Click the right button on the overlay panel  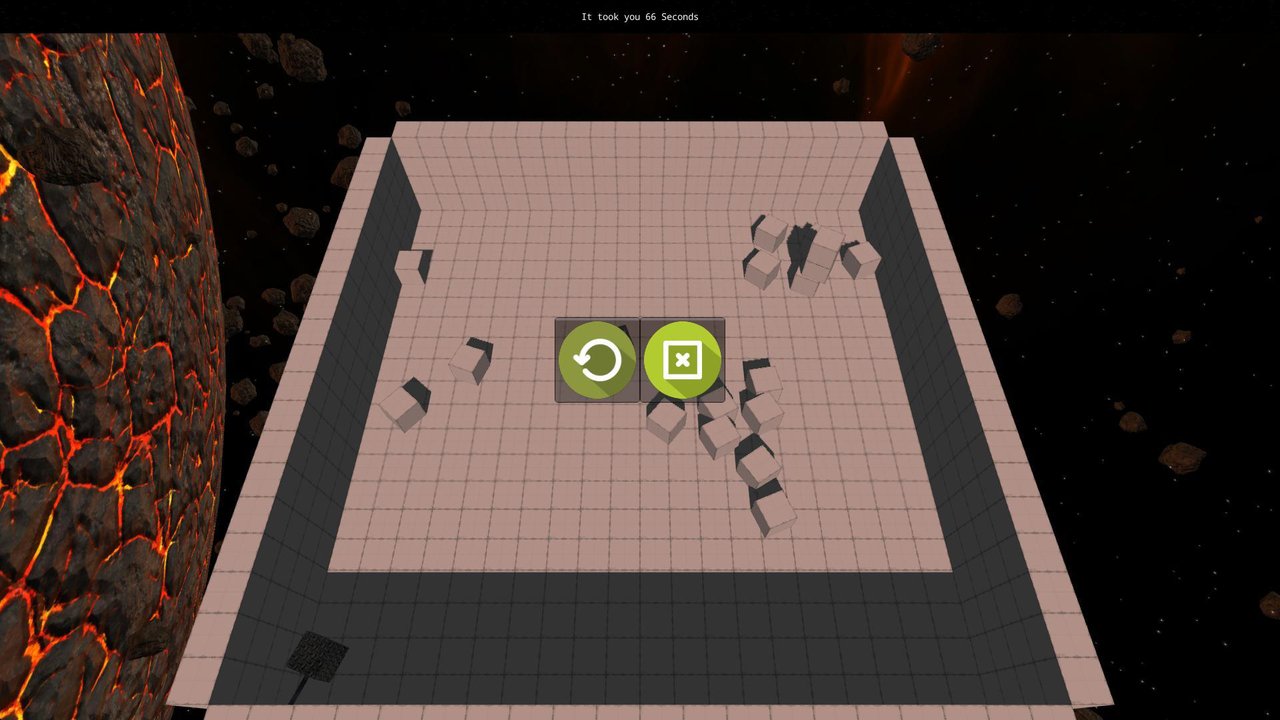[x=681, y=360]
